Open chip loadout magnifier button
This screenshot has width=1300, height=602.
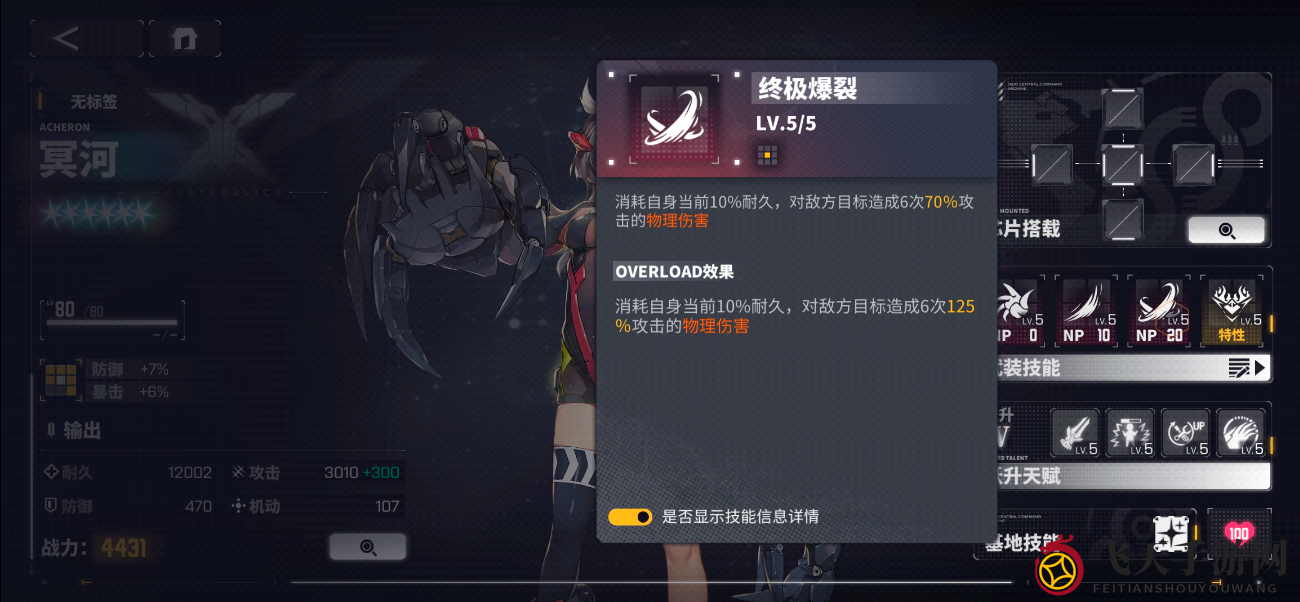(x=1226, y=230)
